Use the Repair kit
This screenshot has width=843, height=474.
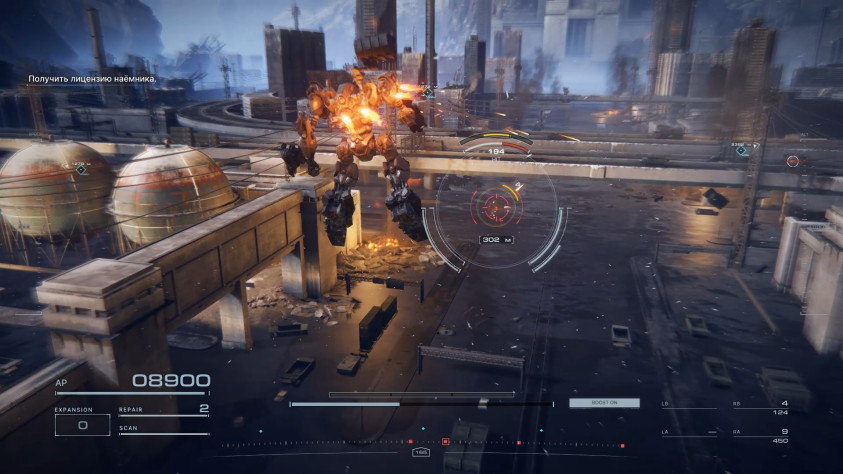pyautogui.click(x=163, y=409)
